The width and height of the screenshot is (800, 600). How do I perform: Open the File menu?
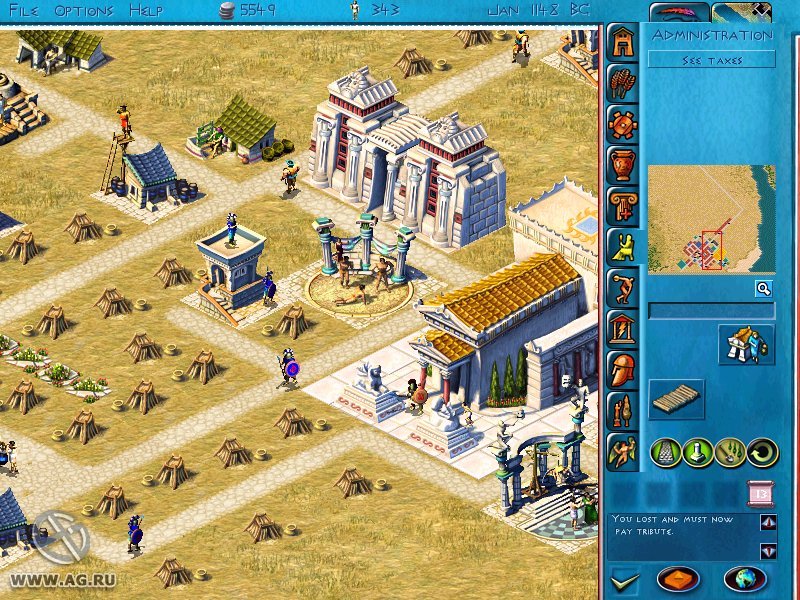(x=23, y=10)
